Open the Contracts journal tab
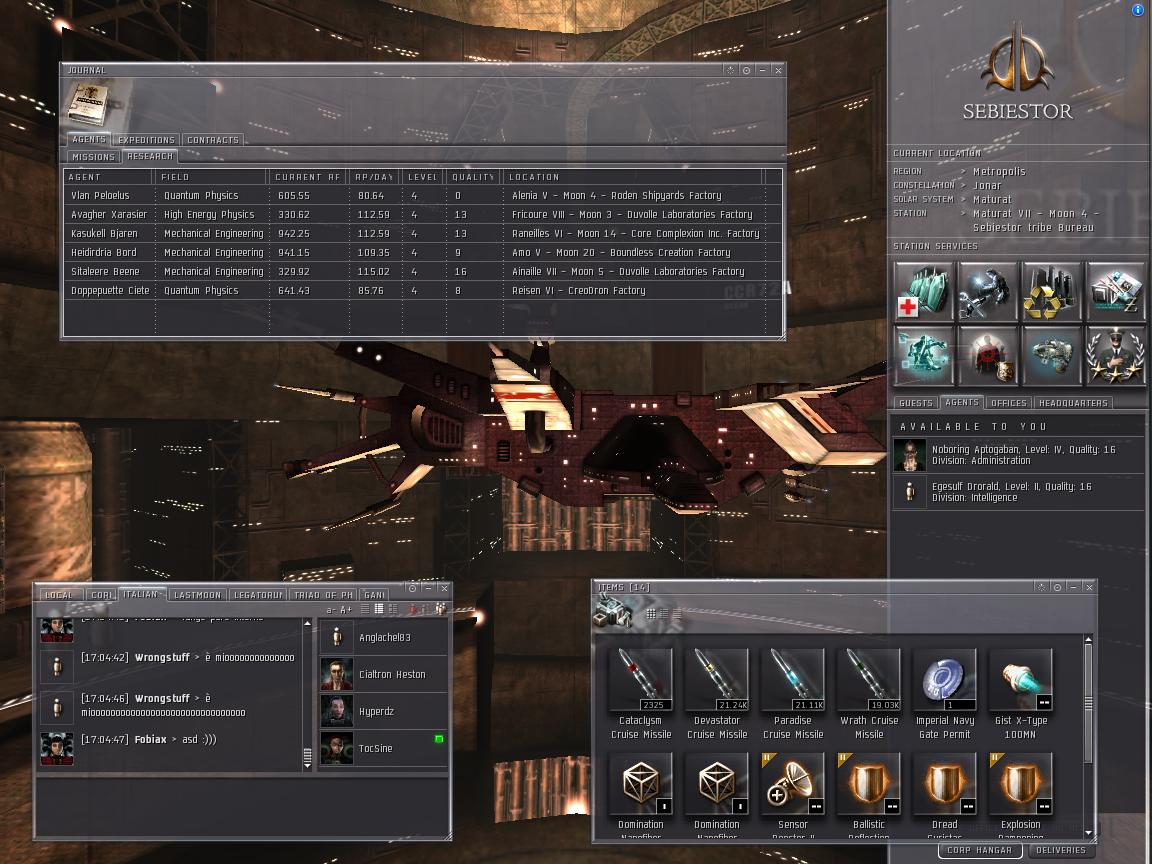 pos(213,140)
